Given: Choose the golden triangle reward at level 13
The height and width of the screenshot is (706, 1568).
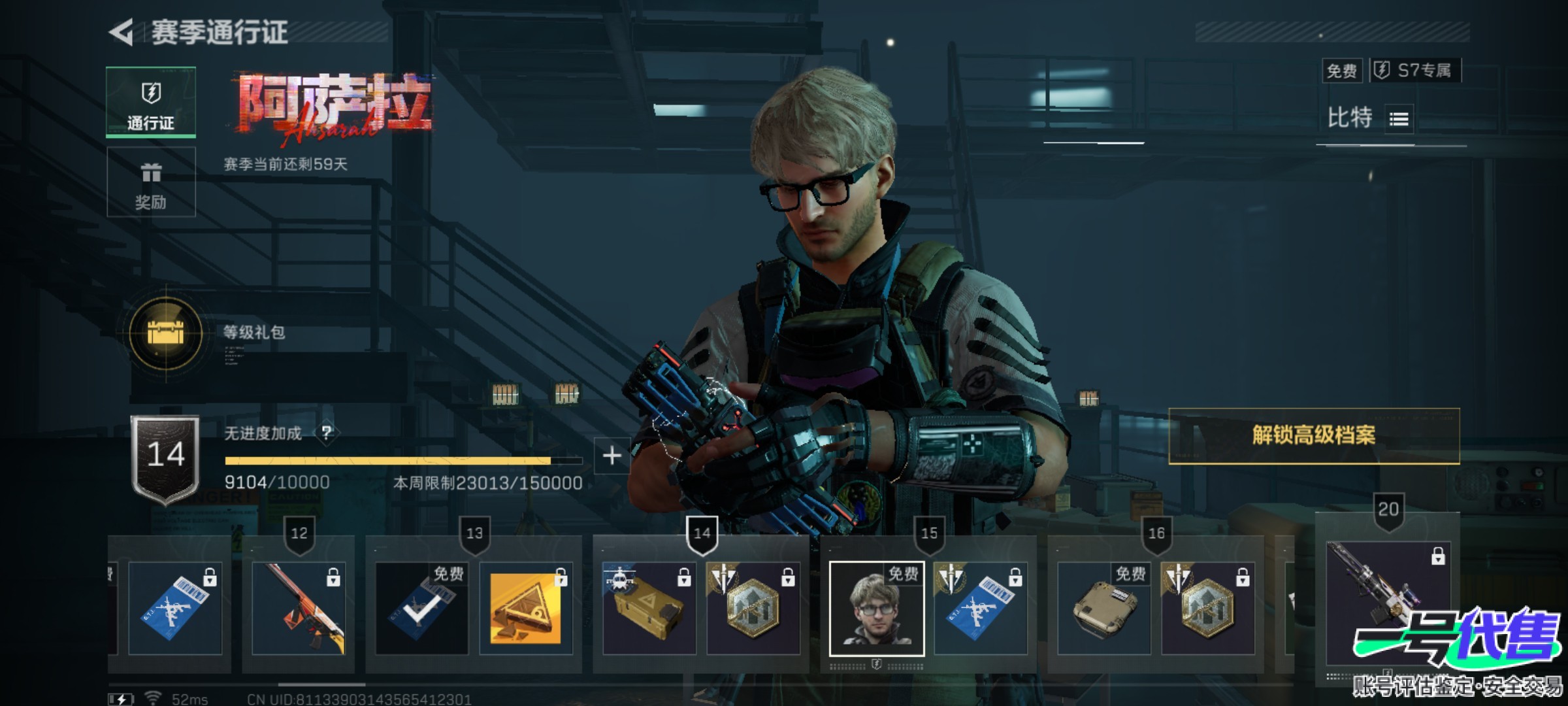Looking at the screenshot, I should (x=526, y=608).
